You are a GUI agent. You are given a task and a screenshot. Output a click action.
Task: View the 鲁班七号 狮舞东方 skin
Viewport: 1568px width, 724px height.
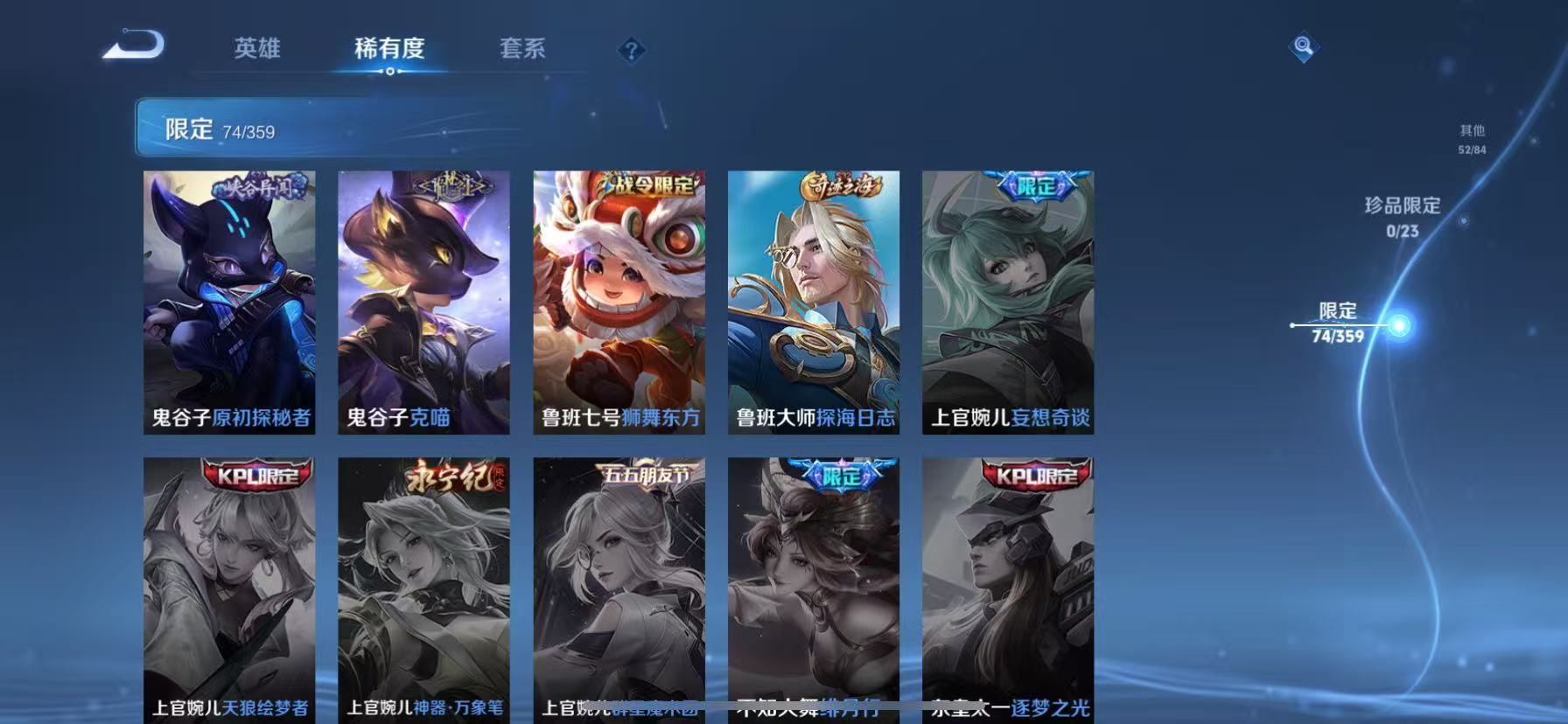pyautogui.click(x=619, y=302)
